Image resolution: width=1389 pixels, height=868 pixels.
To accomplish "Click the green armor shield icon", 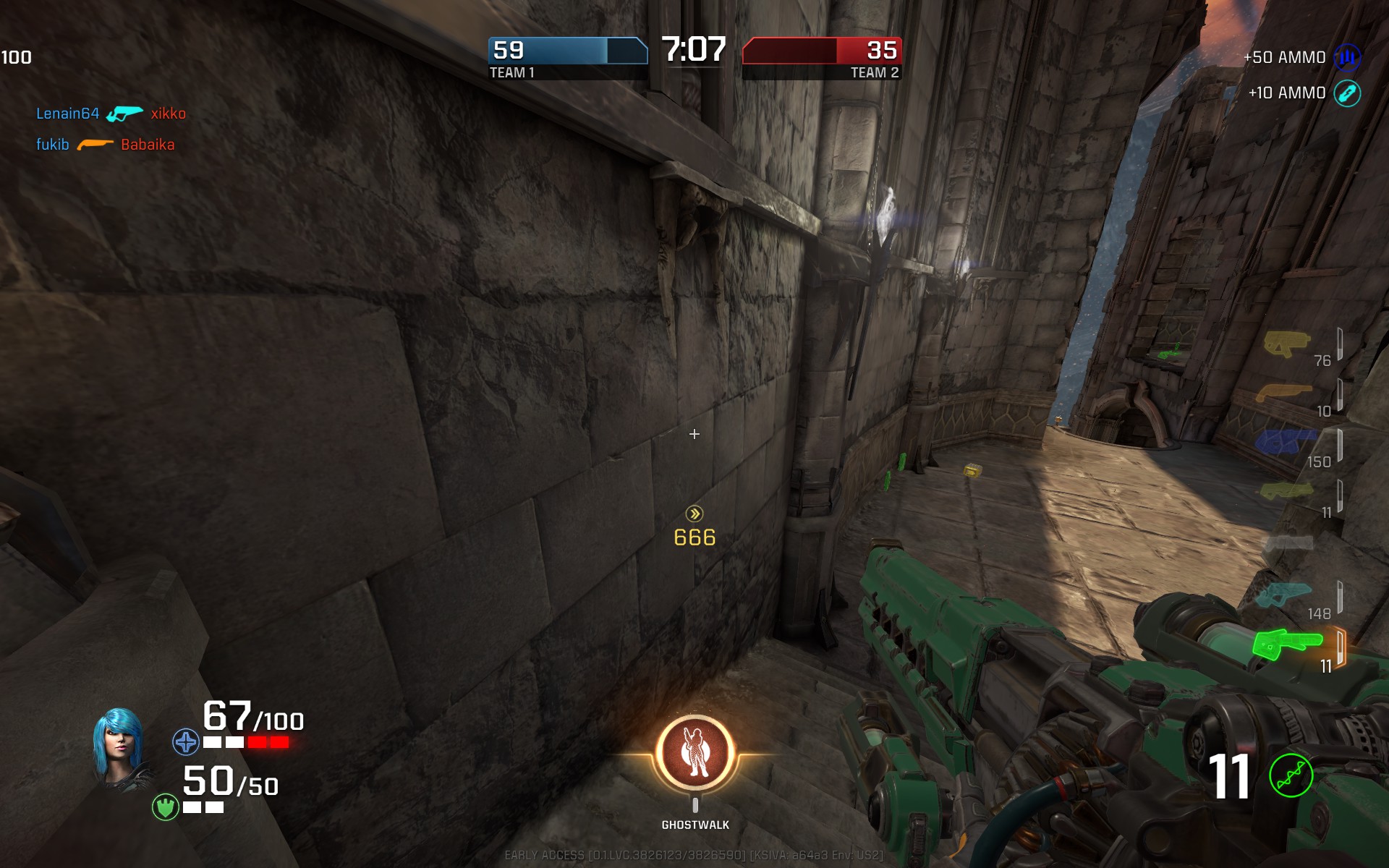I will pyautogui.click(x=165, y=807).
